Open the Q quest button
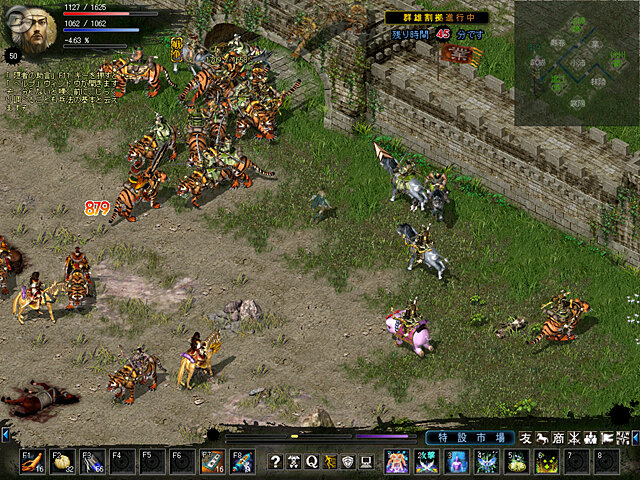Image resolution: width=640 pixels, height=480 pixels. [x=312, y=461]
